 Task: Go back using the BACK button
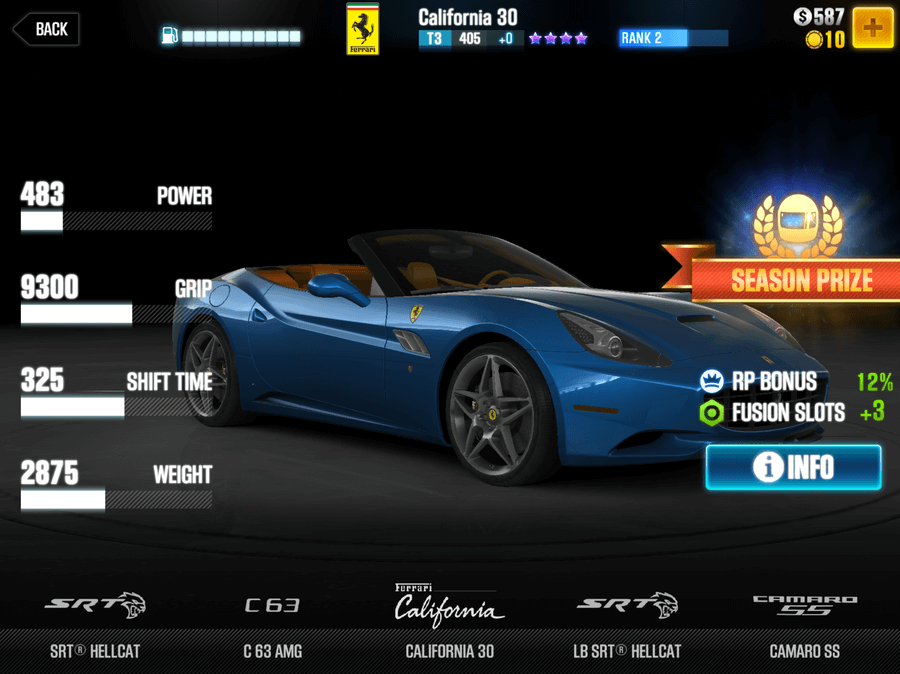tap(46, 29)
